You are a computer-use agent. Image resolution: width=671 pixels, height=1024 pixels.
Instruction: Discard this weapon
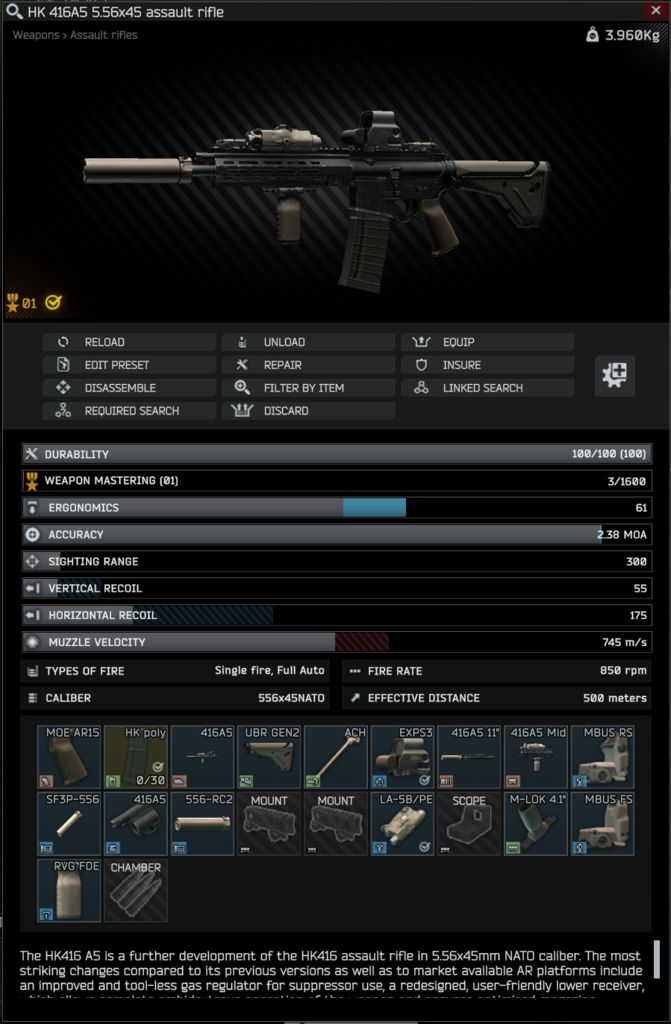[308, 411]
